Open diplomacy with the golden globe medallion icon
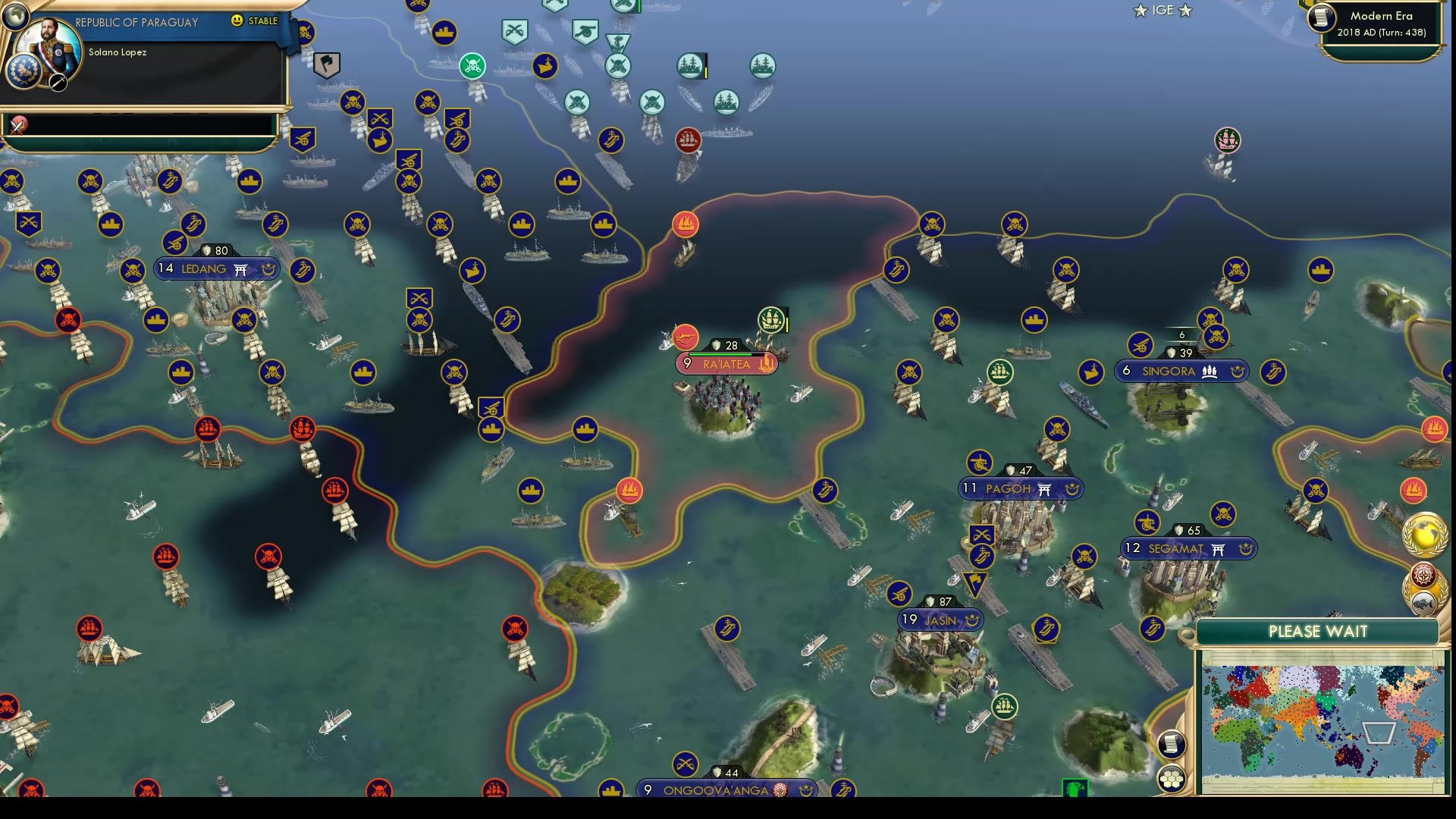The image size is (1456, 819). [x=1424, y=535]
